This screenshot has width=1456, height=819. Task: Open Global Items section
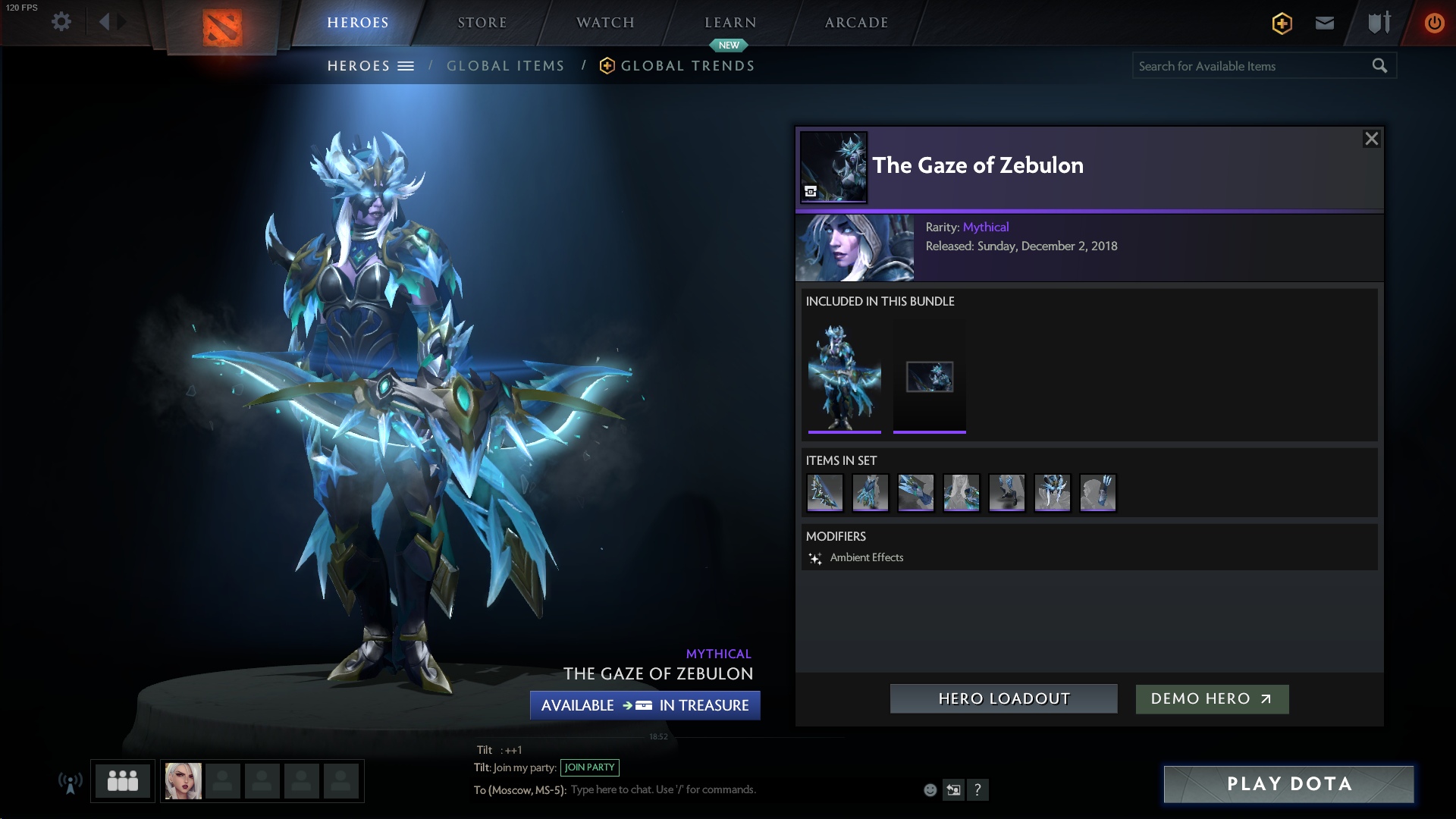tap(505, 66)
